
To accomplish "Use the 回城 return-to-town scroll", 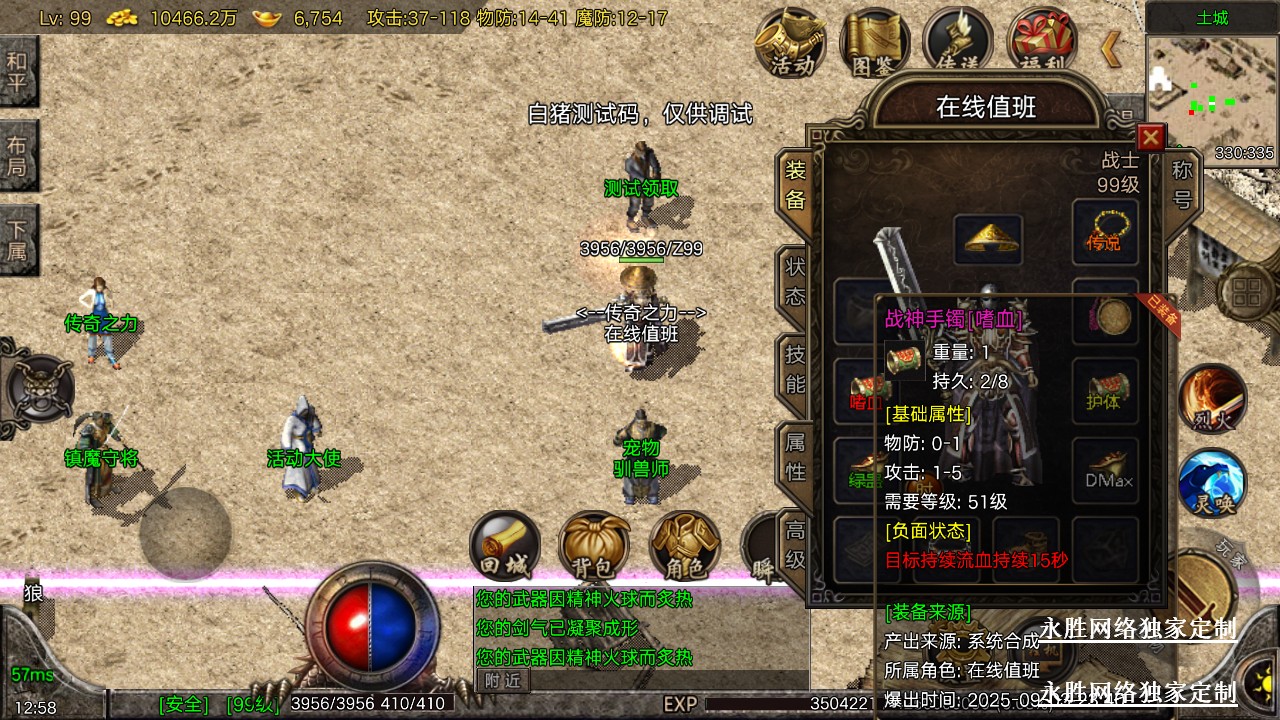I will [x=505, y=546].
